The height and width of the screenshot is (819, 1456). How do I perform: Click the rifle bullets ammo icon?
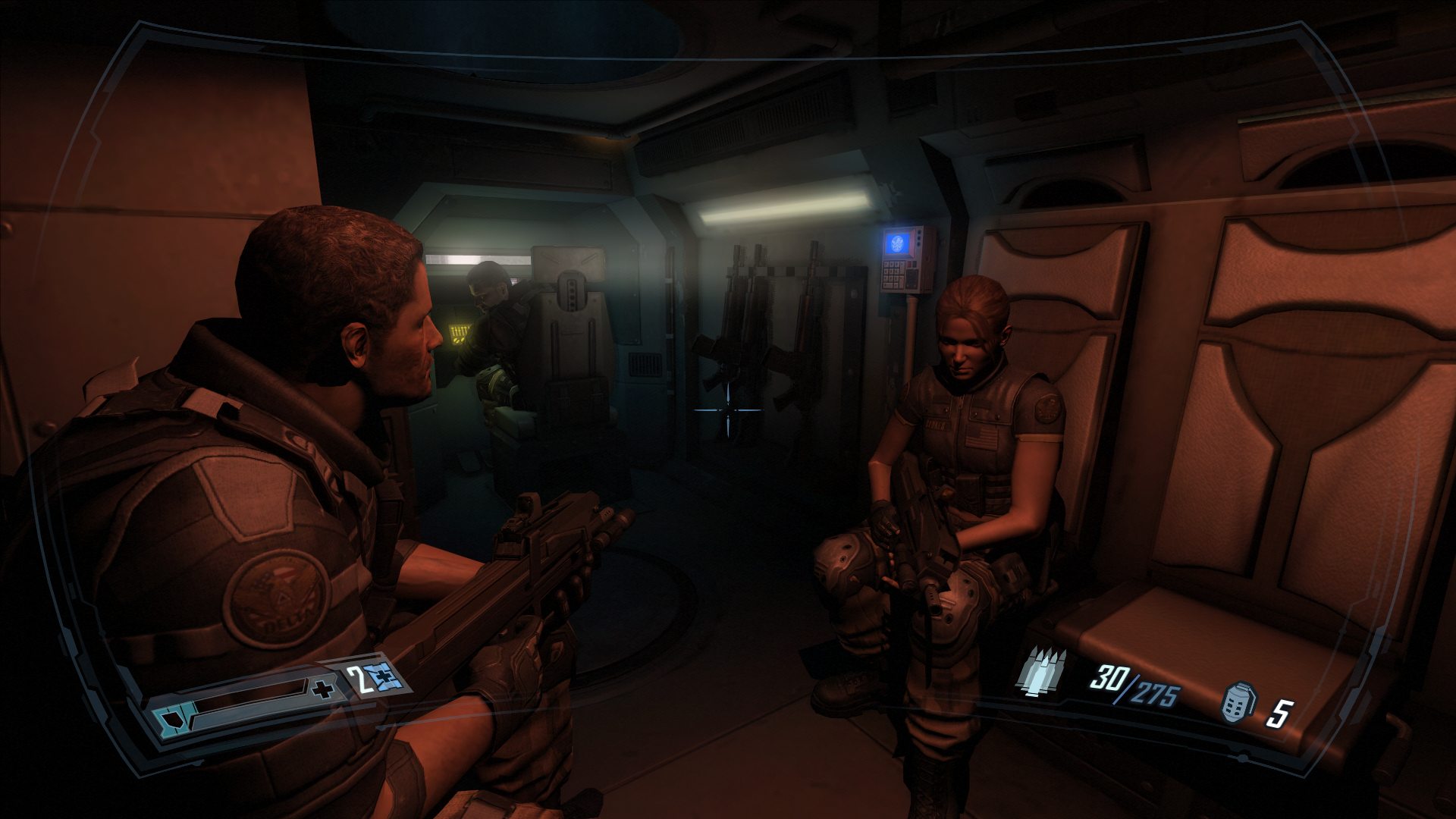click(1040, 672)
